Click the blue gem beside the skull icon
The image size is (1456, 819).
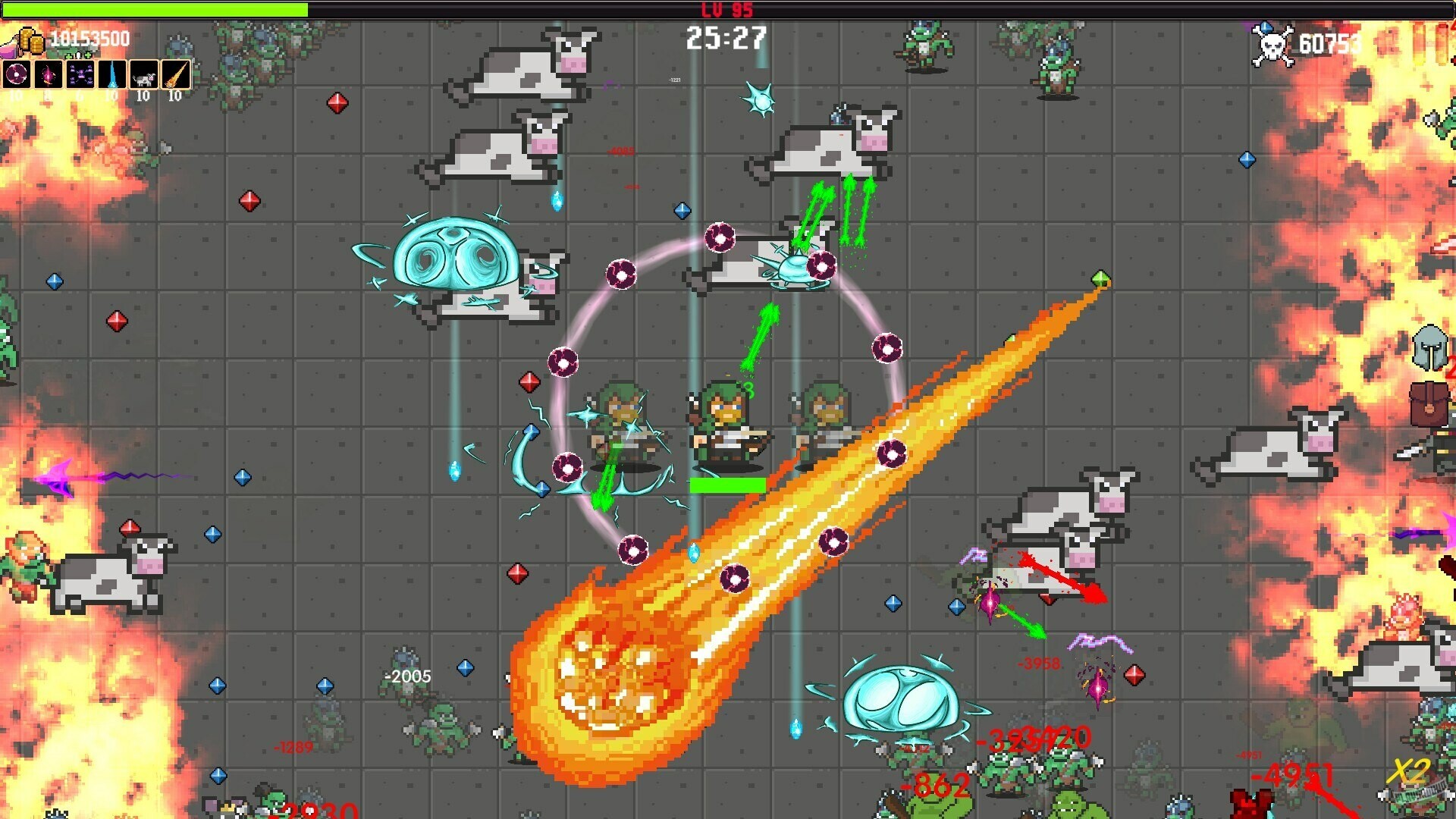[x=1265, y=29]
